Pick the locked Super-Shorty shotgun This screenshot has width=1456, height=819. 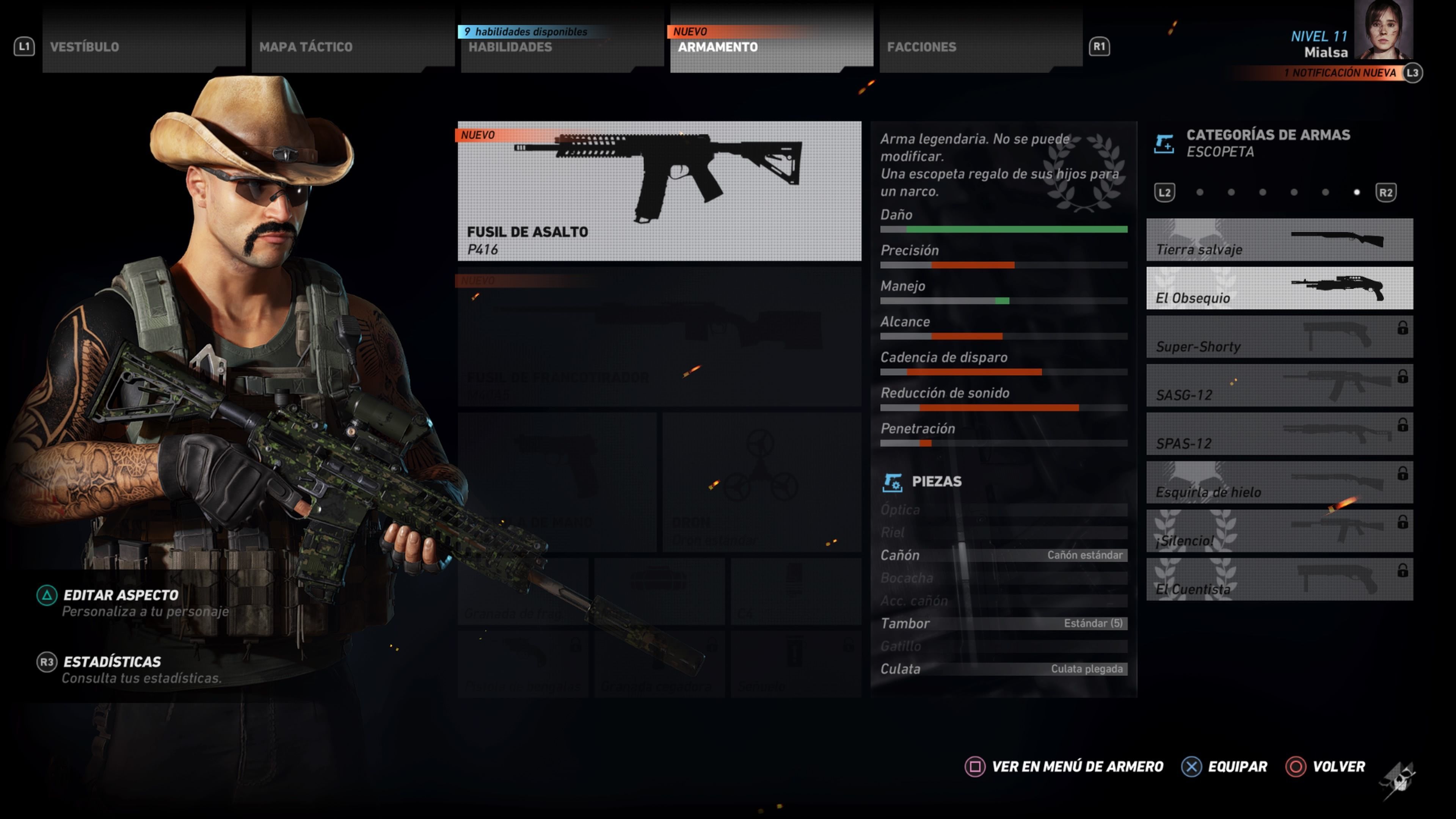[x=1280, y=337]
